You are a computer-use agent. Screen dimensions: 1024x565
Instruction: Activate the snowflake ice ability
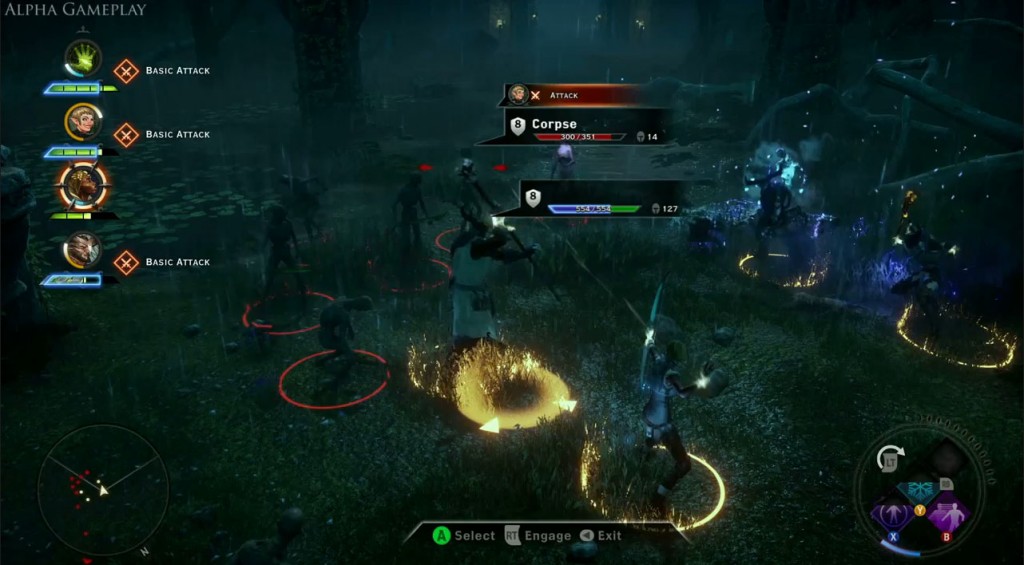click(x=918, y=490)
